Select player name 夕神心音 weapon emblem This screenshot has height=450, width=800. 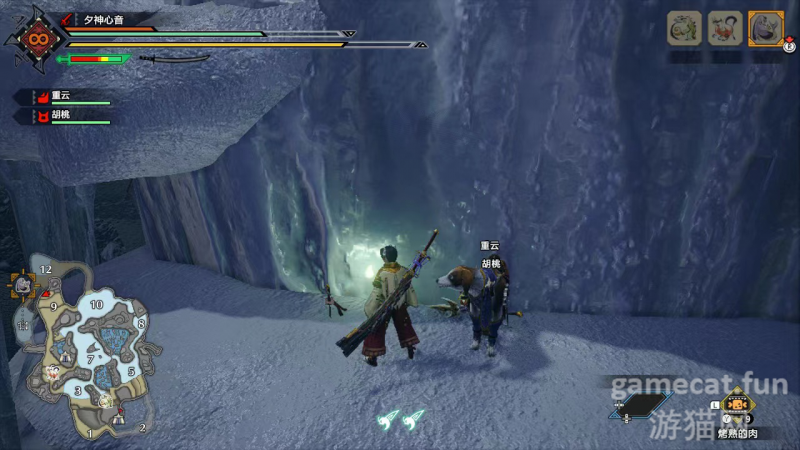37,40
